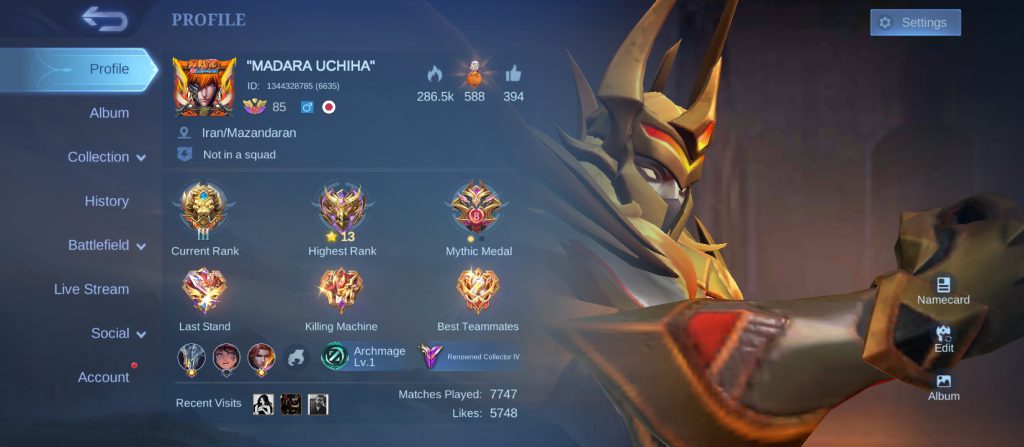Open the Killing Machine achievement
Screen dimensions: 1024x447
(341, 294)
